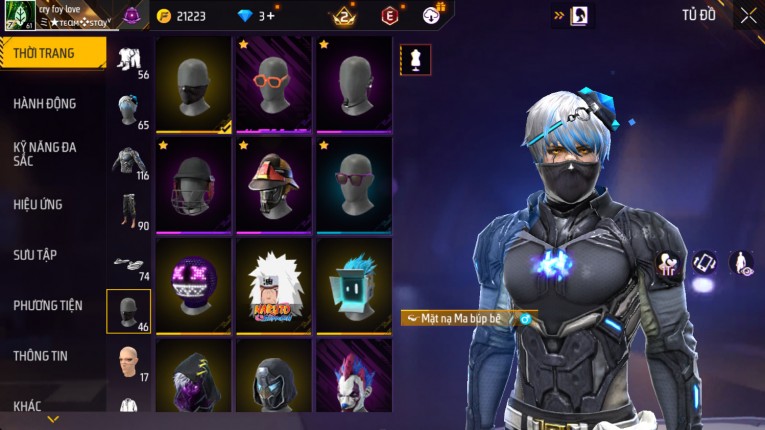This screenshot has height=430, width=765.
Task: Show the shoes subcategory with 74 items
Action: (128, 262)
